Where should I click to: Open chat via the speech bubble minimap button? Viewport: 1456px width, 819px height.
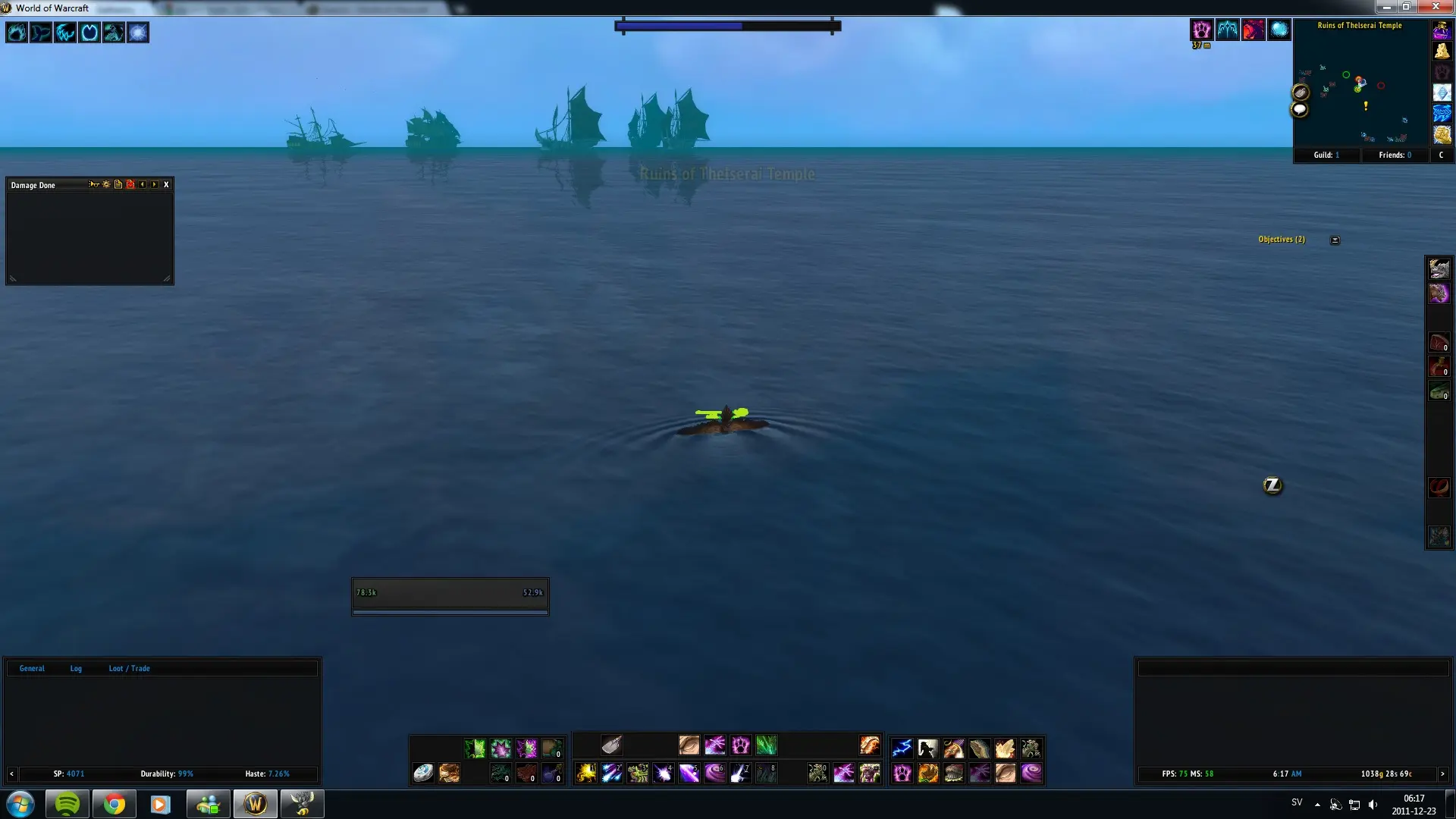pos(1300,110)
